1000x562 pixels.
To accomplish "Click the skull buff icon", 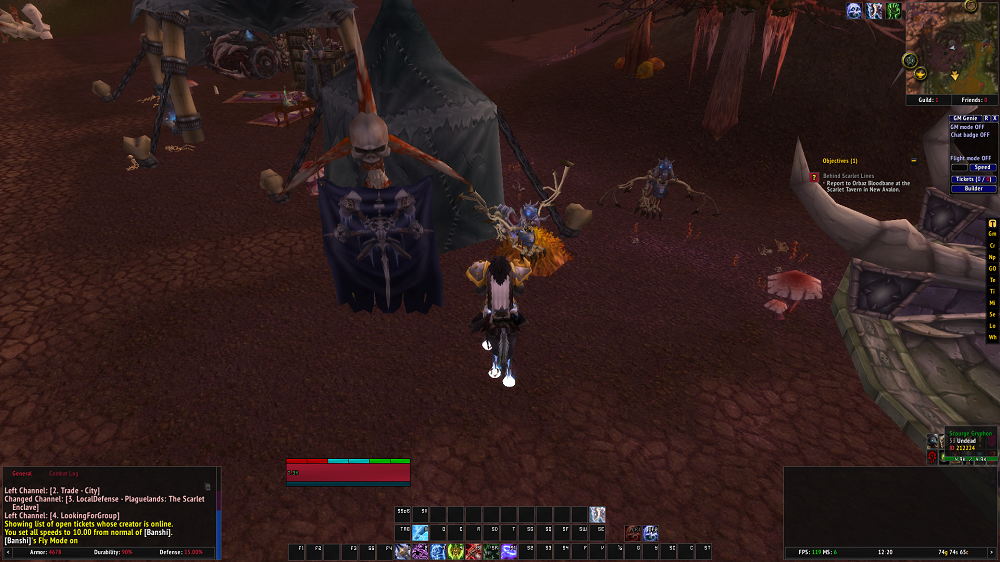I will coord(854,11).
